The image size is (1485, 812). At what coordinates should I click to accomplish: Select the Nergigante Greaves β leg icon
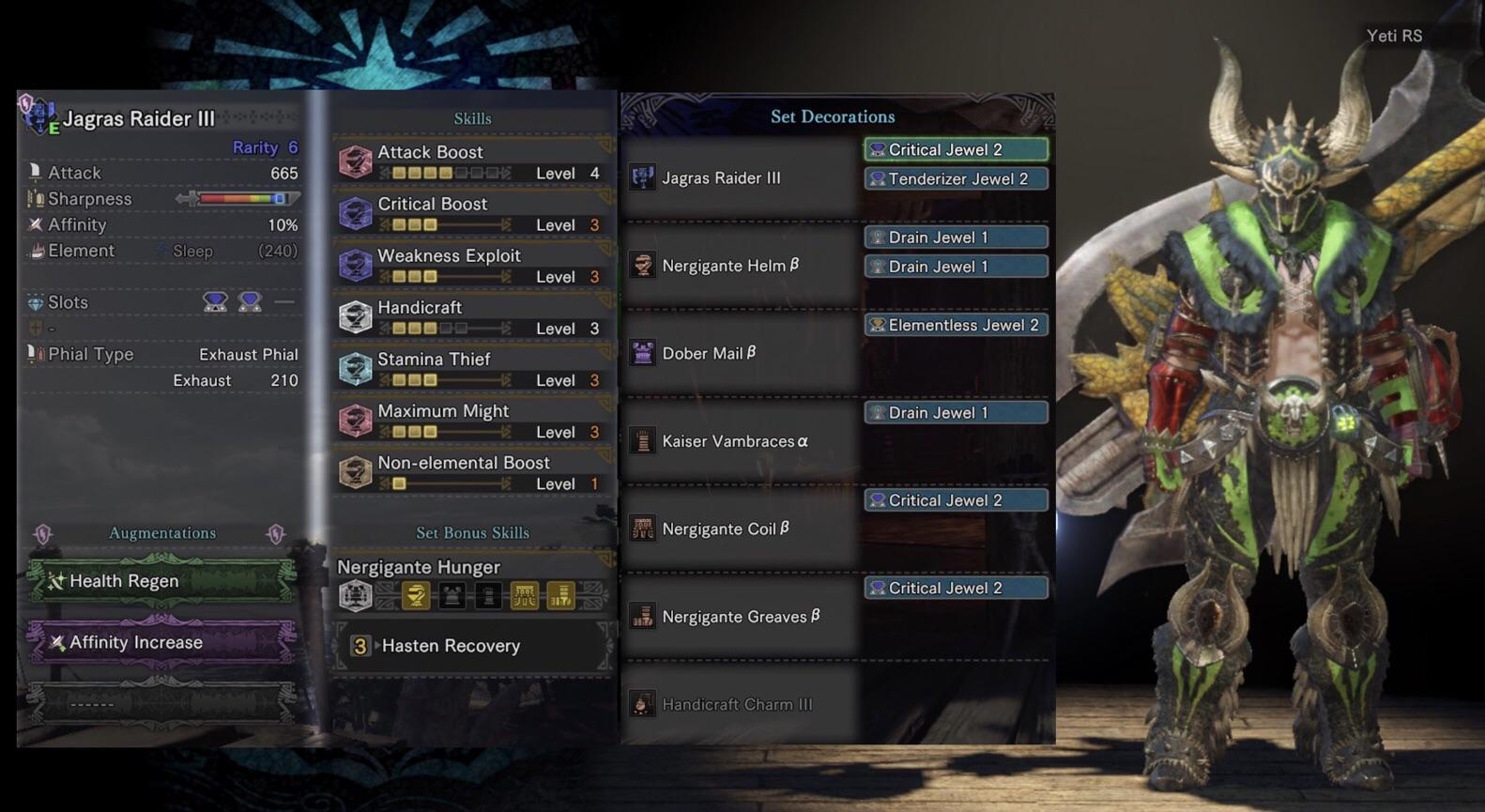642,616
